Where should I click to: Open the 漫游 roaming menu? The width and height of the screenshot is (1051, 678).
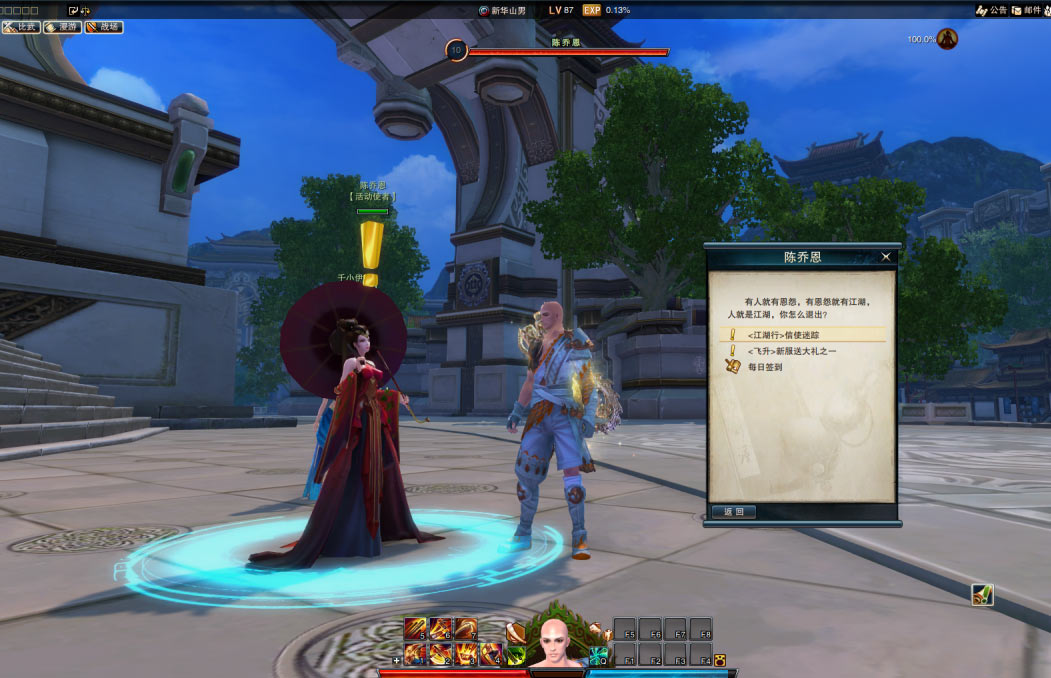[62, 27]
